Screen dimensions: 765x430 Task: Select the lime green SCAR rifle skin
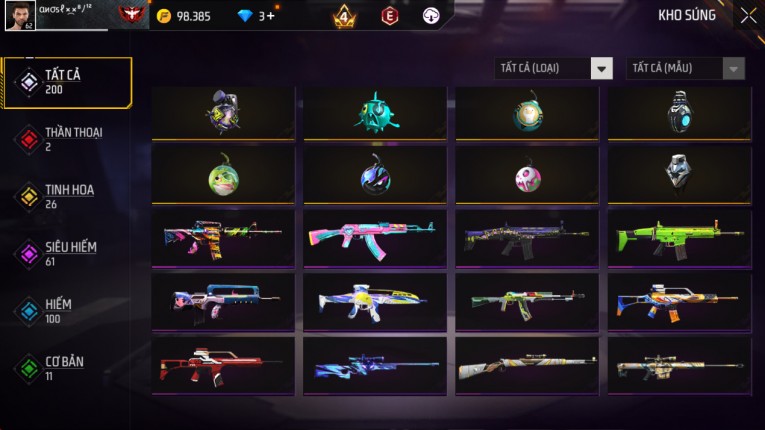coord(679,237)
